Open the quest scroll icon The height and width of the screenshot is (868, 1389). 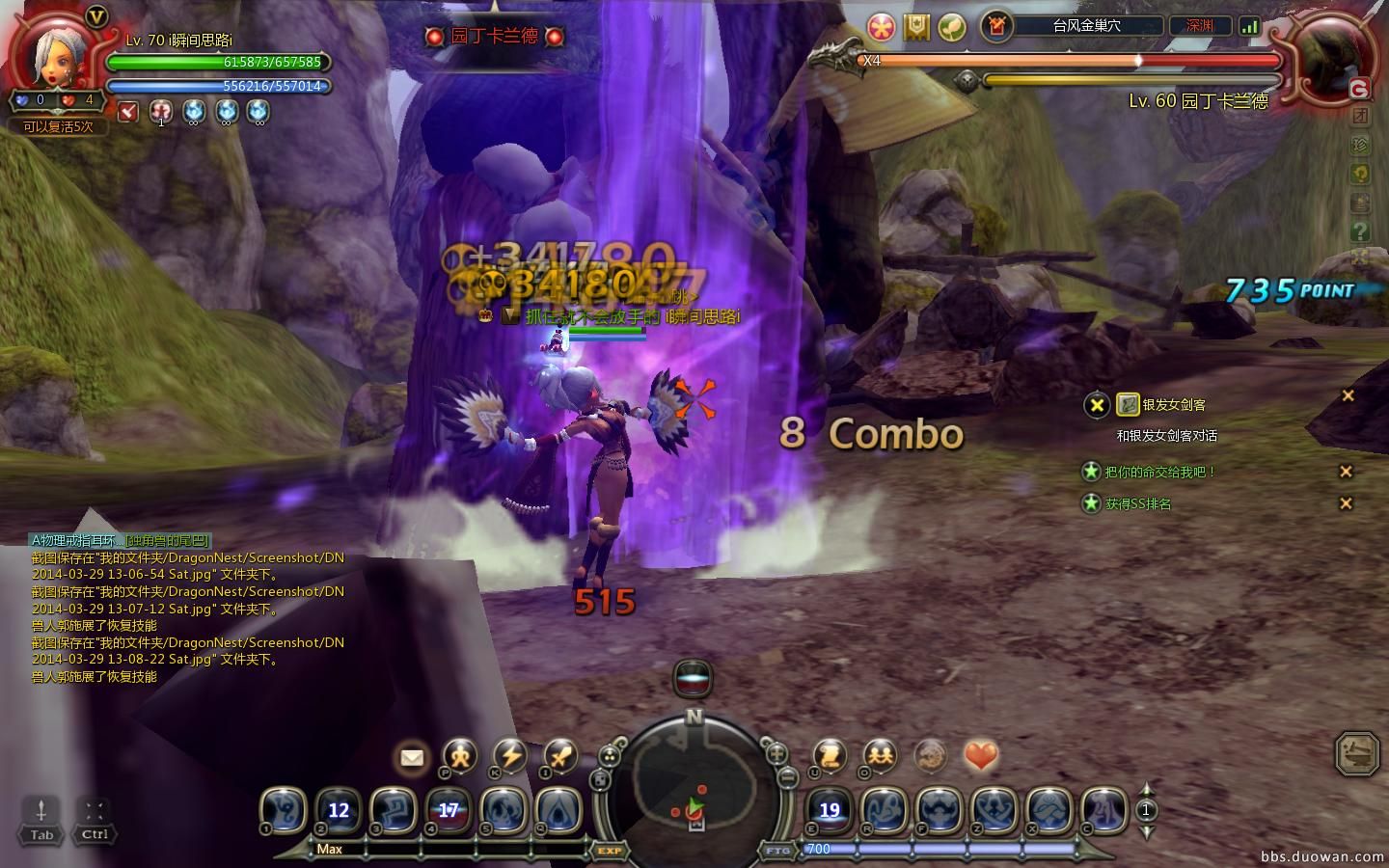tap(830, 756)
